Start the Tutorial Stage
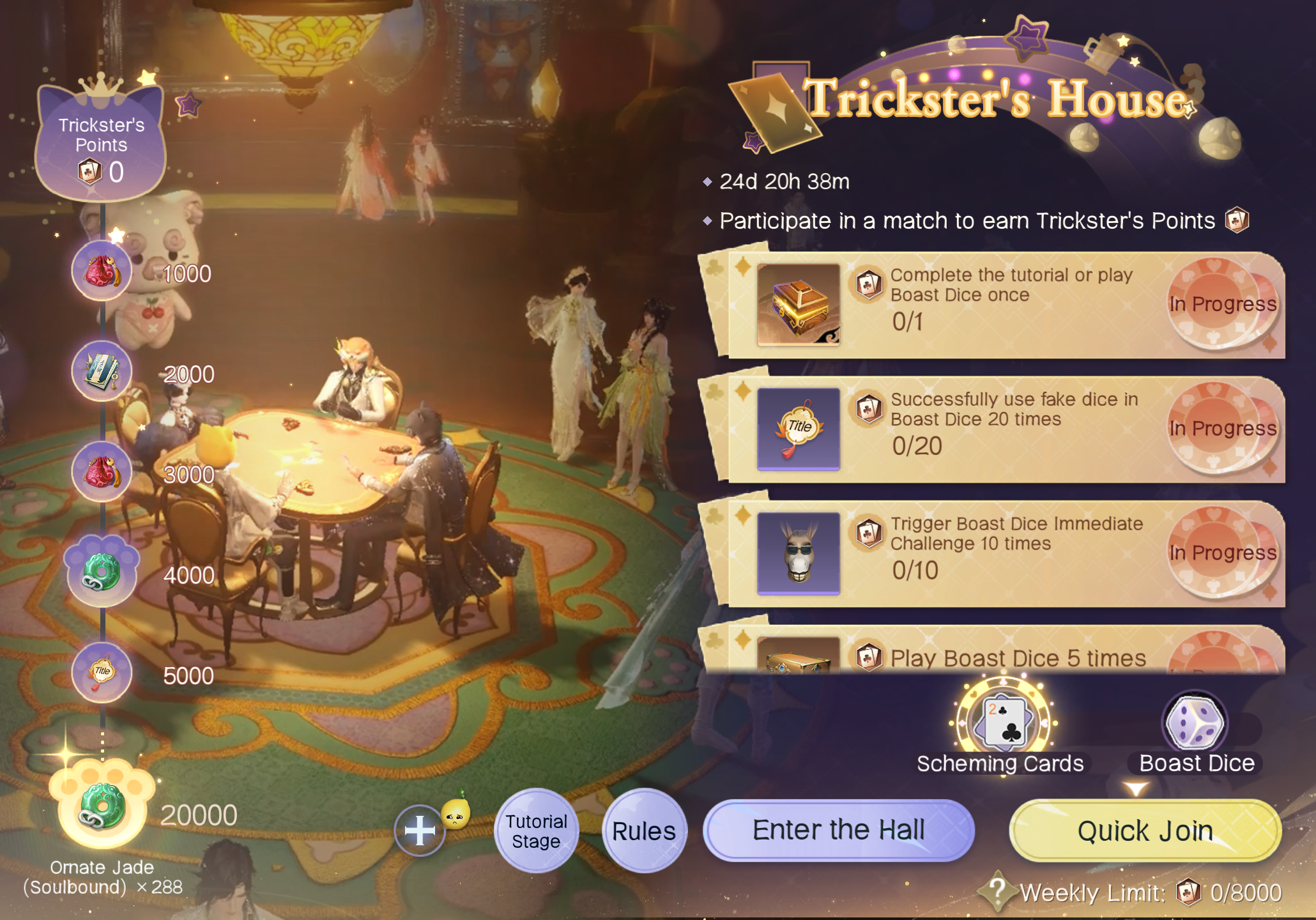This screenshot has width=1316, height=920. pos(537,831)
